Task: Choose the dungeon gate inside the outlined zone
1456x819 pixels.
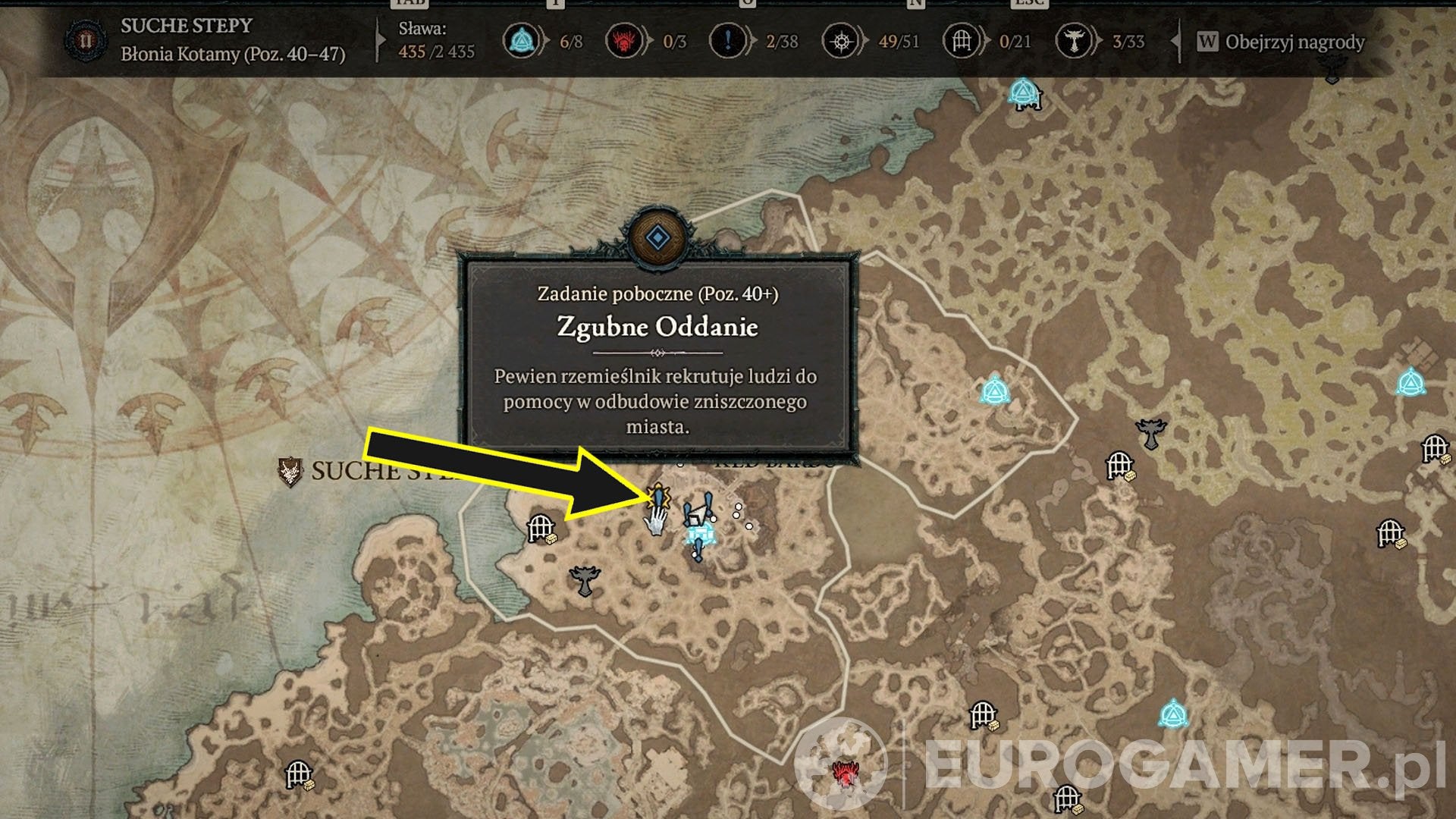Action: pos(541,527)
